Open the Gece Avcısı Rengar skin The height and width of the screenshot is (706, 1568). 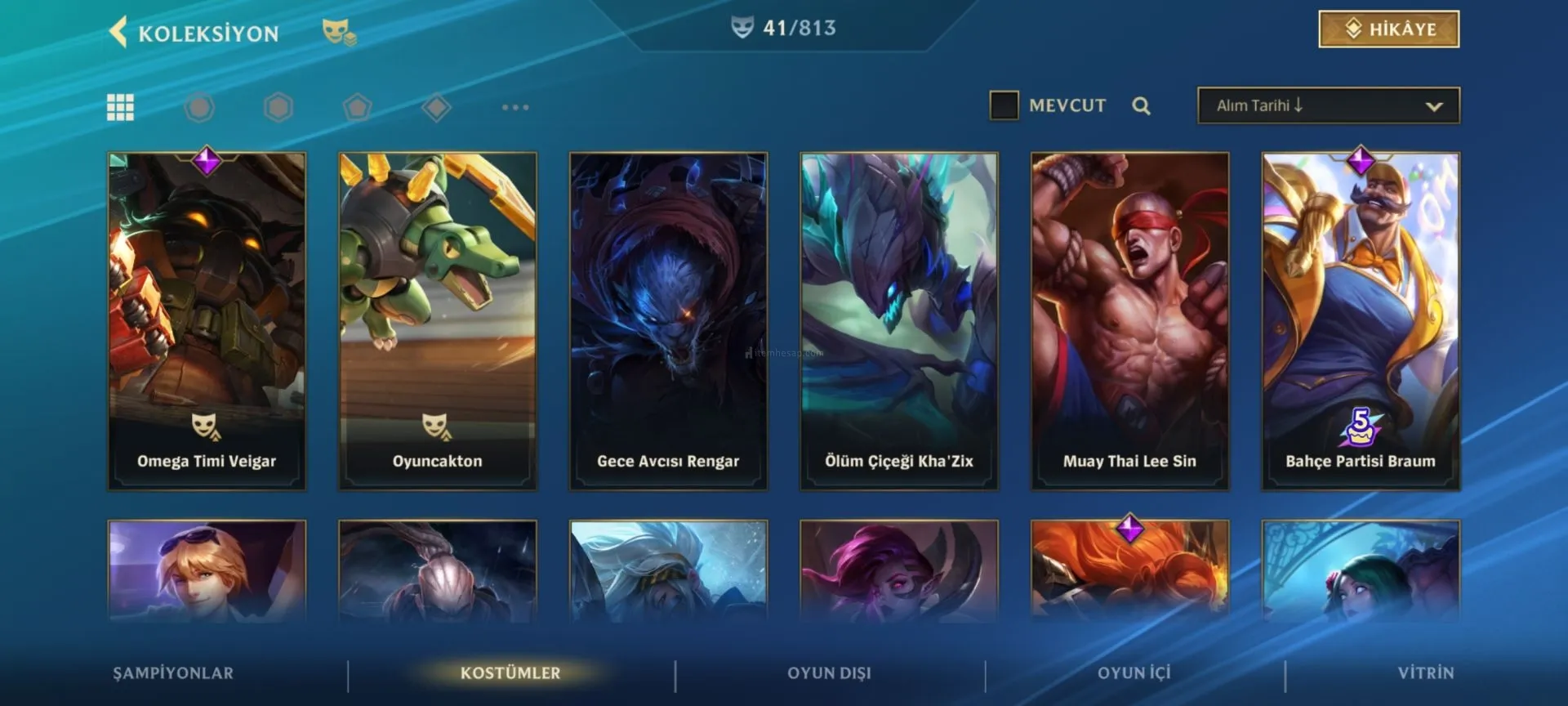[x=668, y=320]
